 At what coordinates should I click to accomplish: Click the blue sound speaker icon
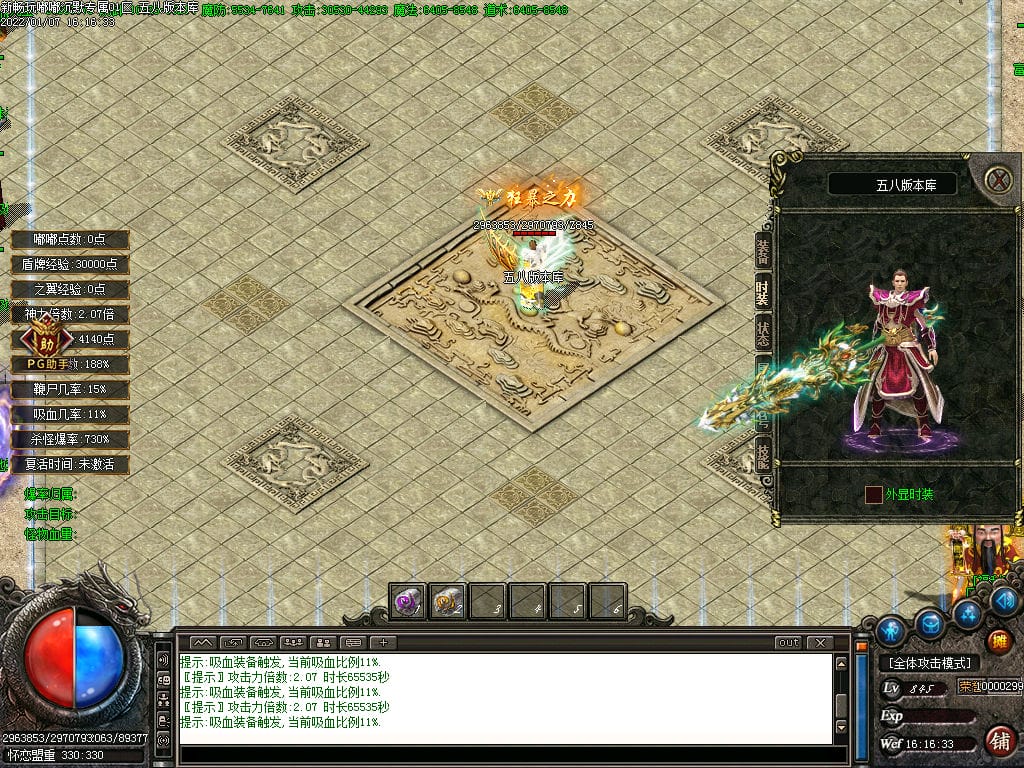coord(1004,600)
